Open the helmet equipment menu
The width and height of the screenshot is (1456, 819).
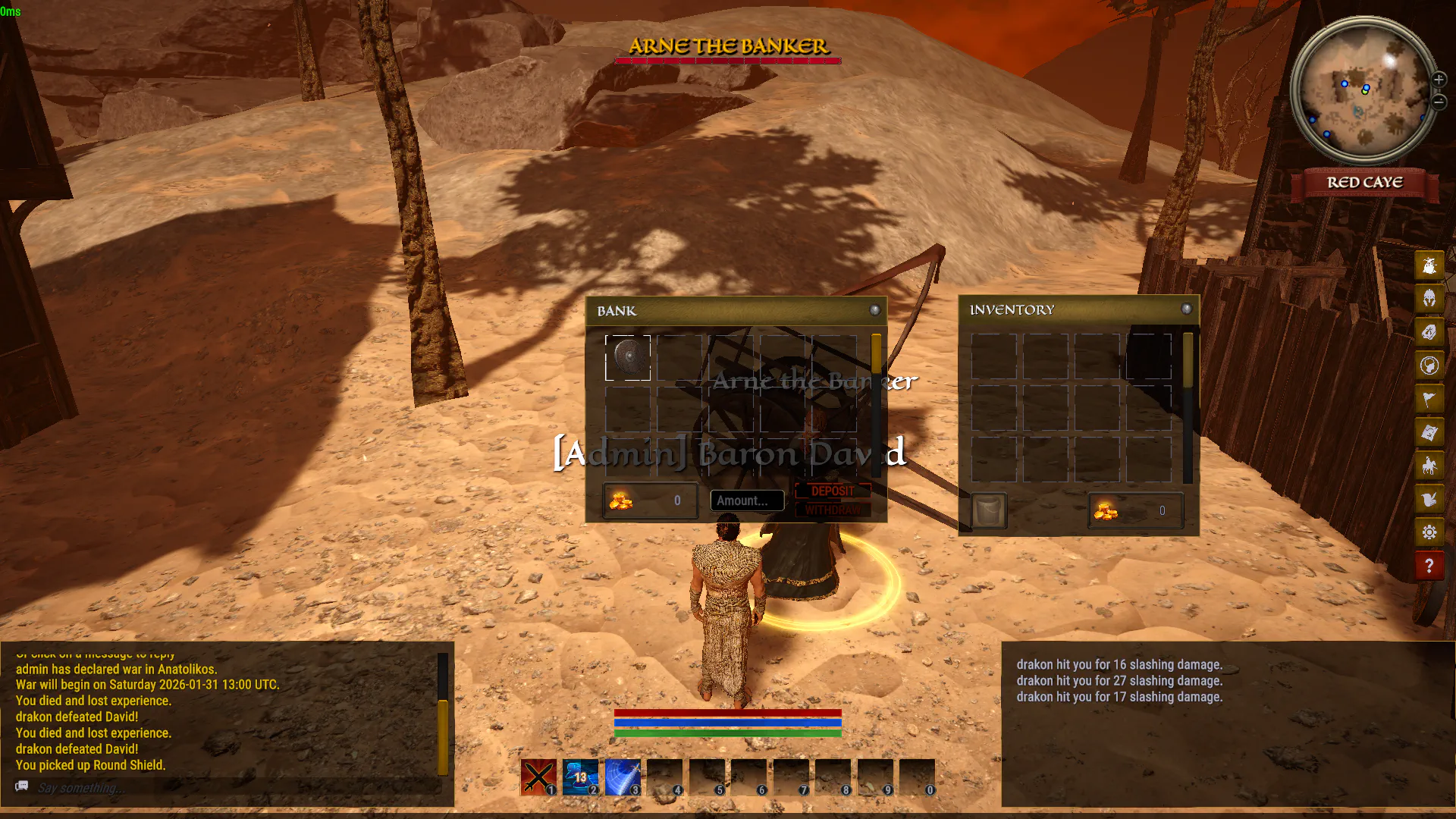tap(1429, 299)
